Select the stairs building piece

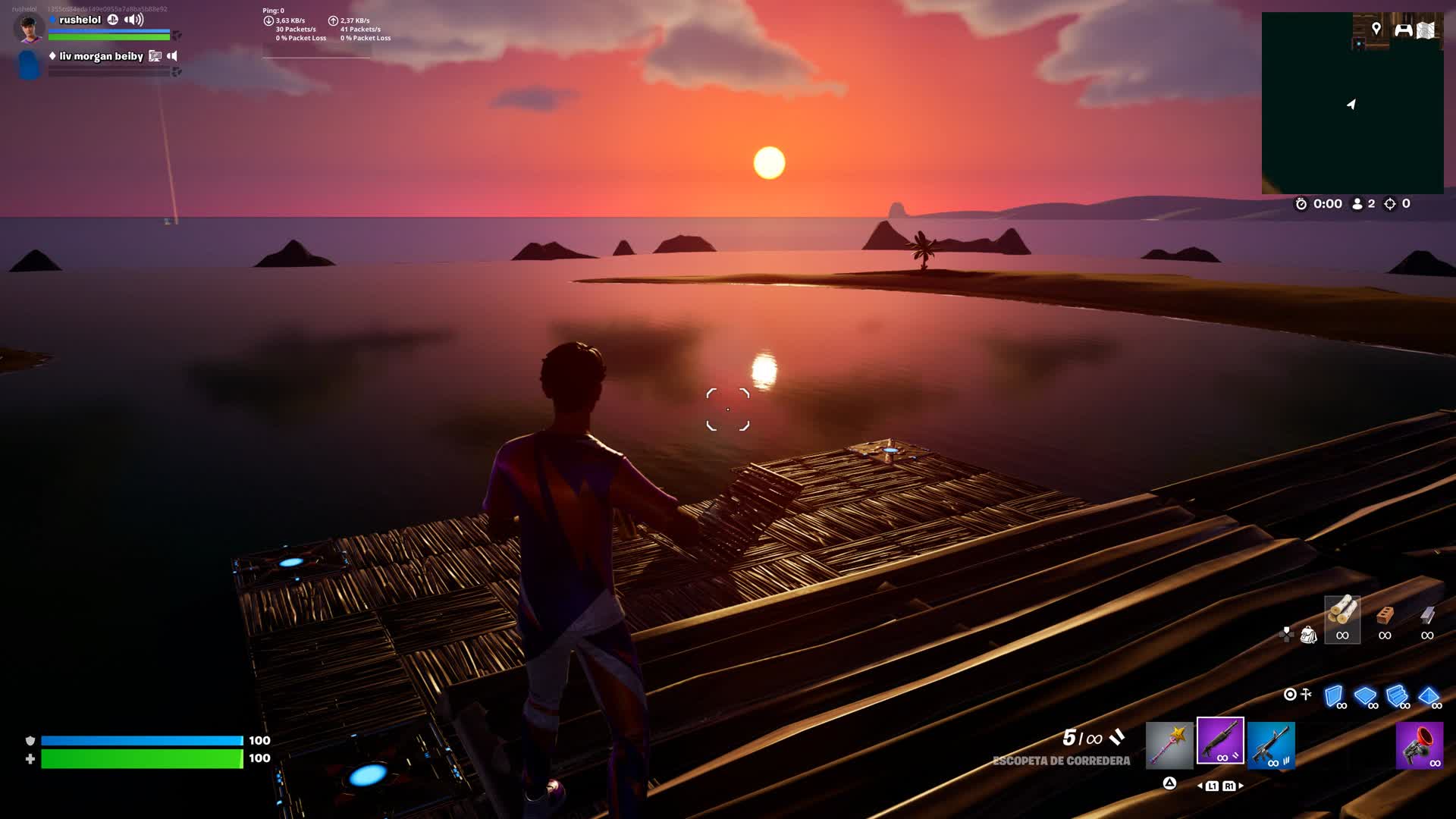1397,696
